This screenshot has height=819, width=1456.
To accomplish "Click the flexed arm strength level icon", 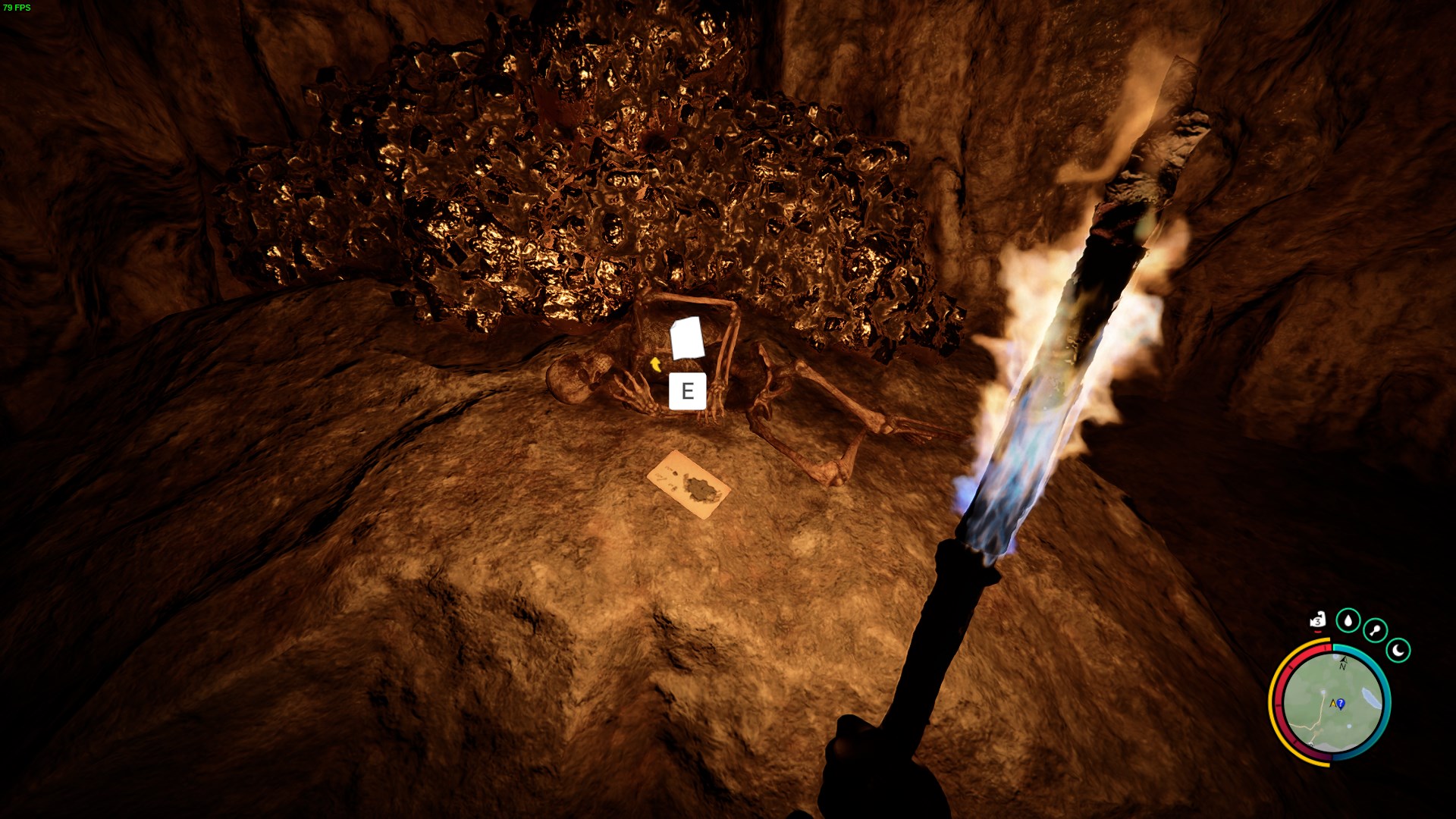I will point(1319,621).
